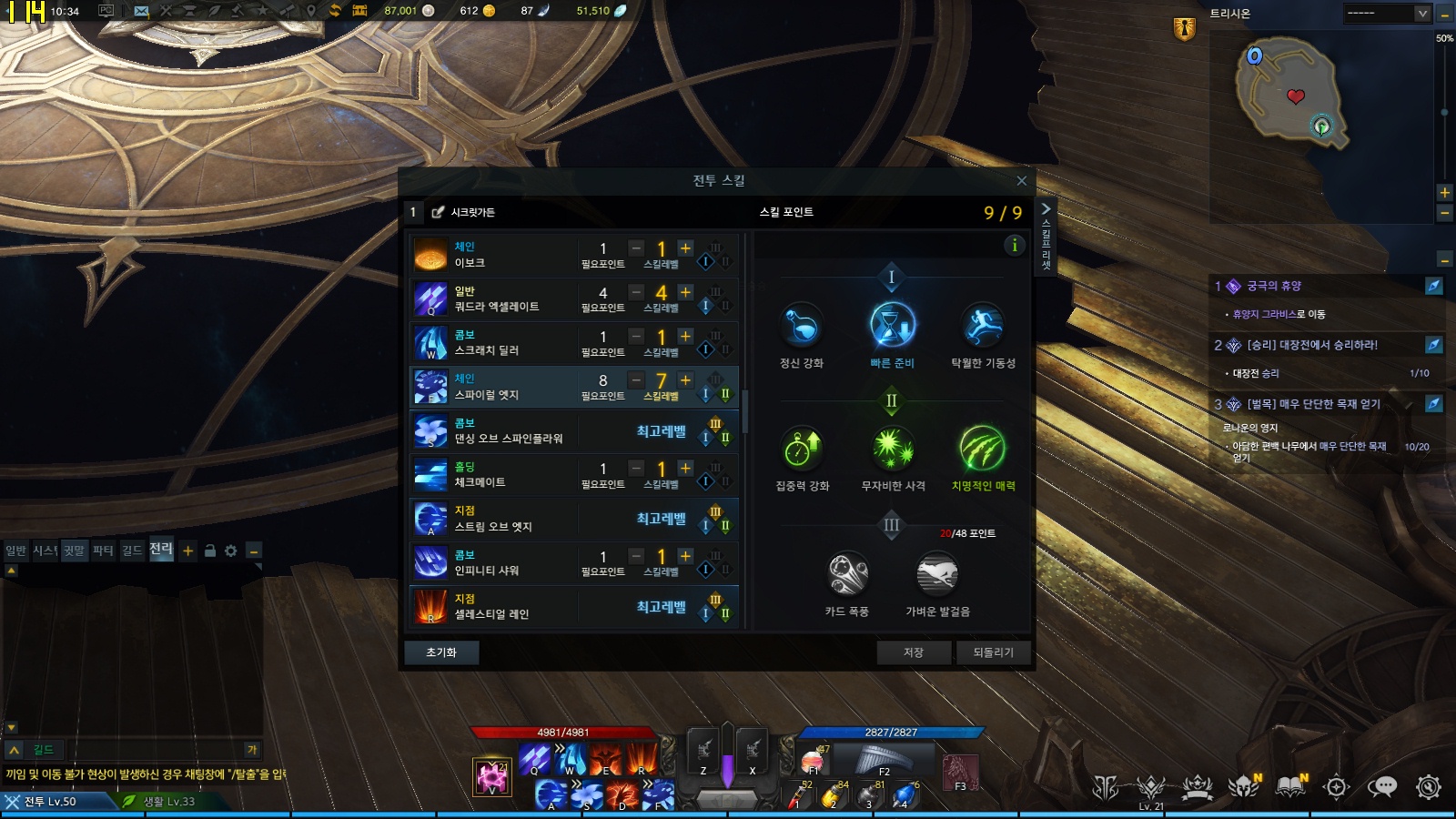Decrease 퀴드라 엑셀레이트 skill level
The image size is (1456, 819).
pos(636,292)
